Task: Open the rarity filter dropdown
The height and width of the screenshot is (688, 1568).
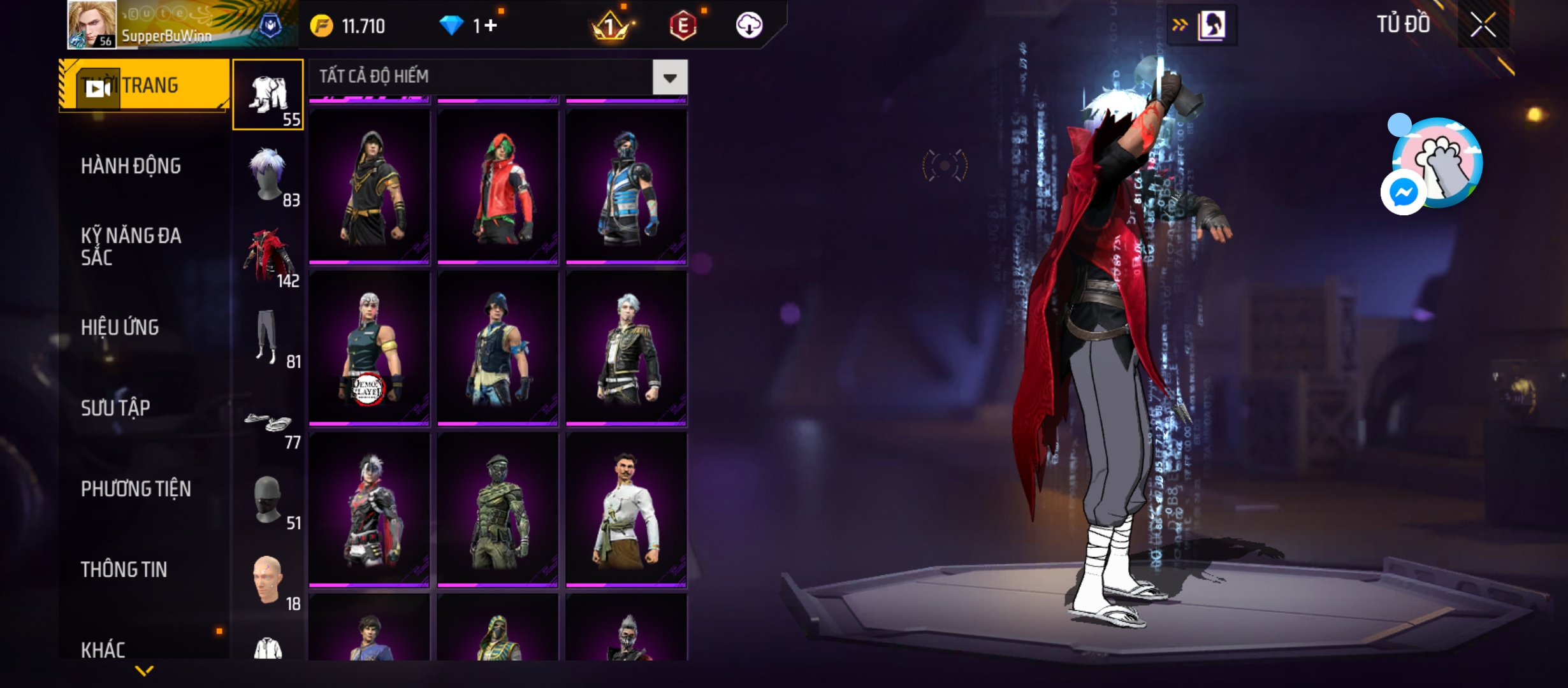Action: point(669,78)
